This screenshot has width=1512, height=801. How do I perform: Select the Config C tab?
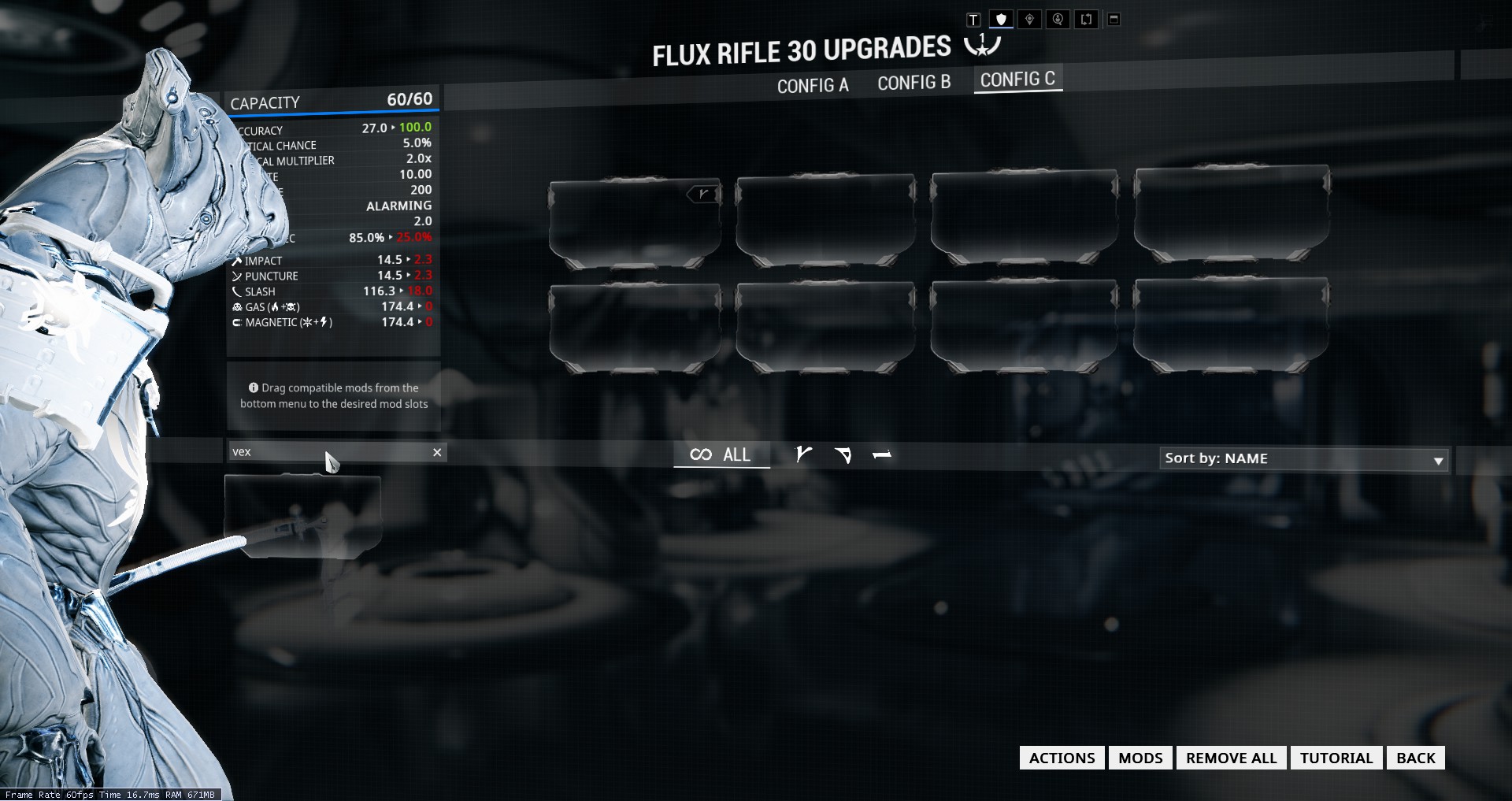[1017, 80]
